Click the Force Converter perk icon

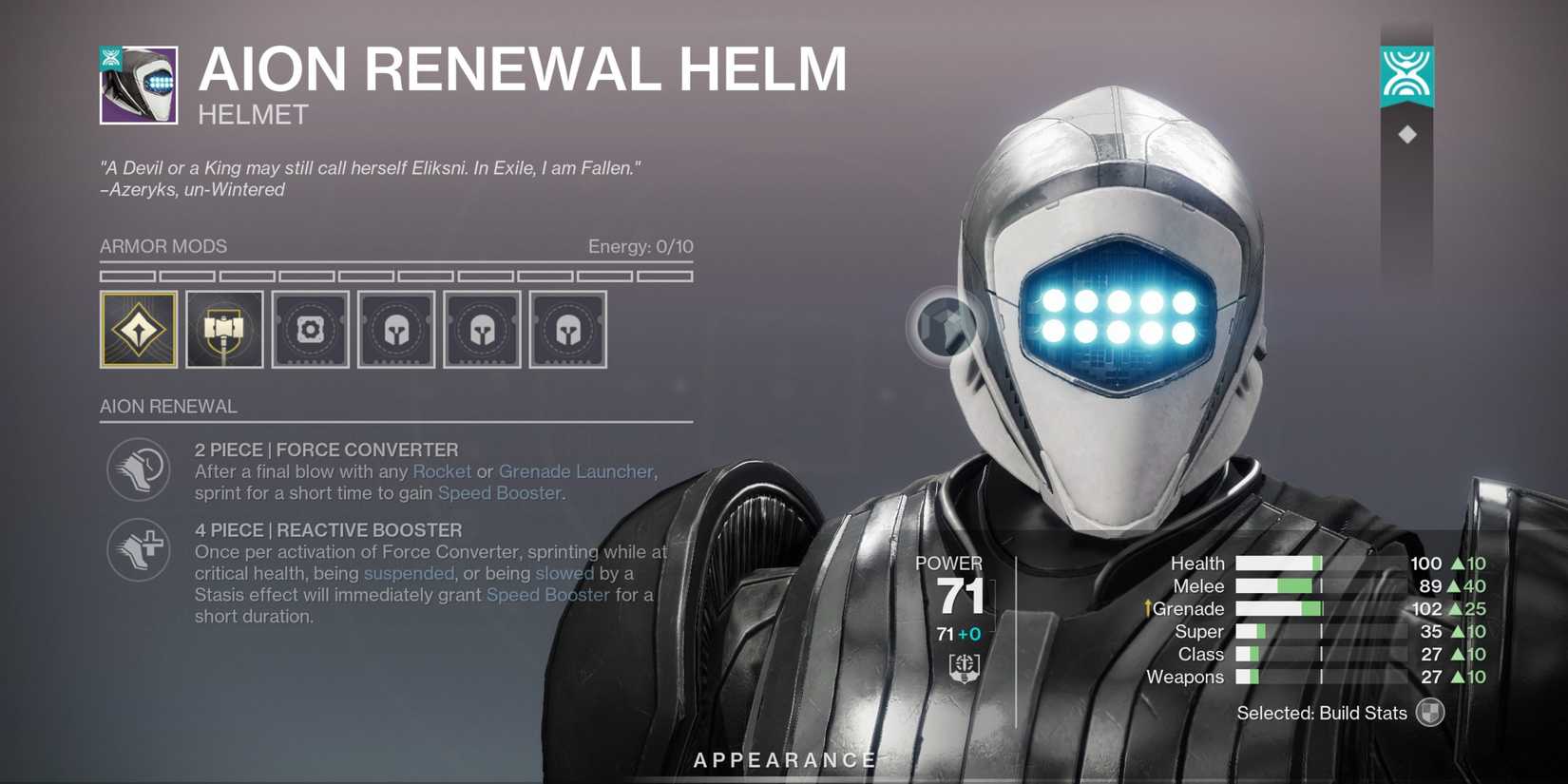click(x=139, y=470)
